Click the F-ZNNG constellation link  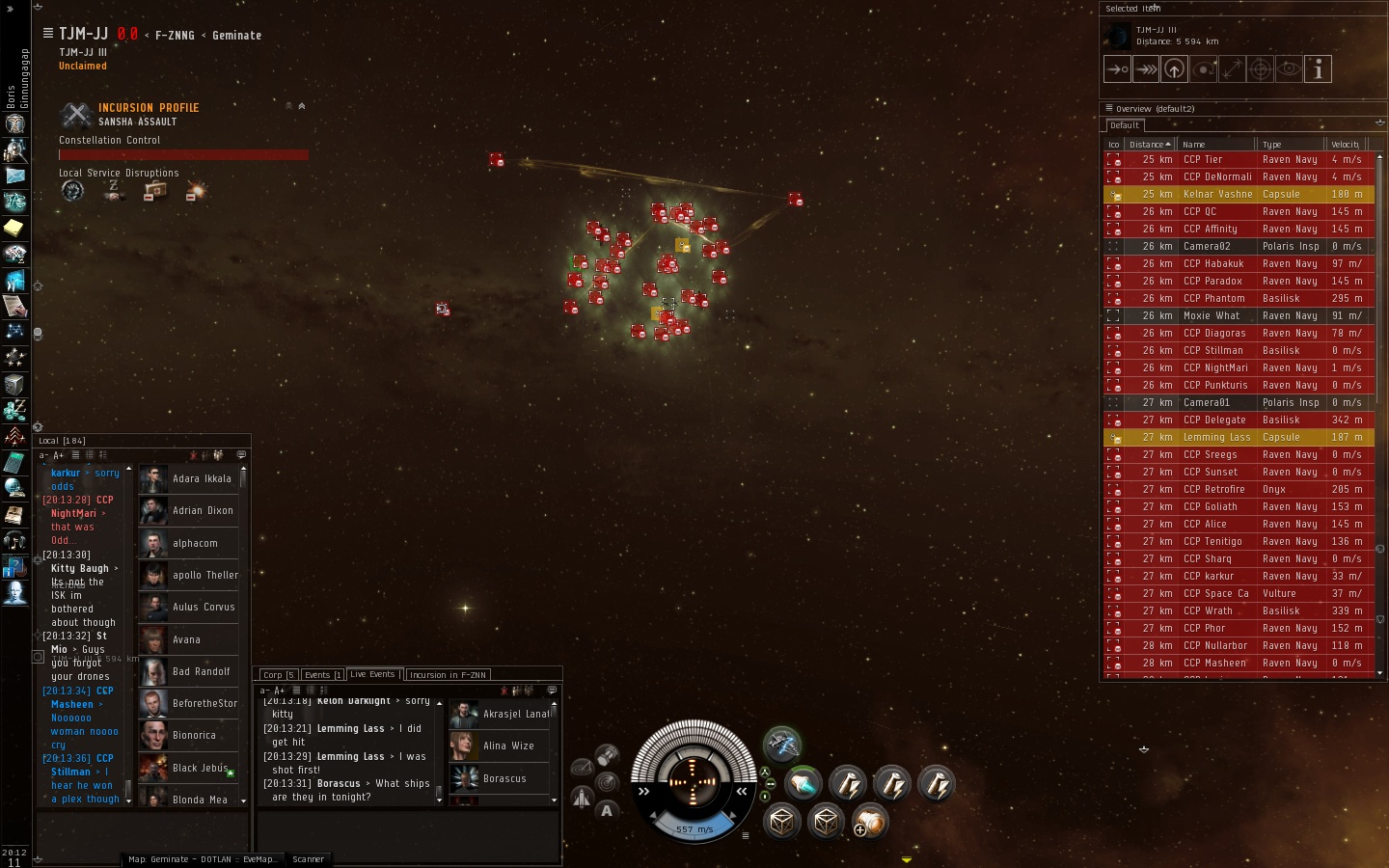click(175, 36)
